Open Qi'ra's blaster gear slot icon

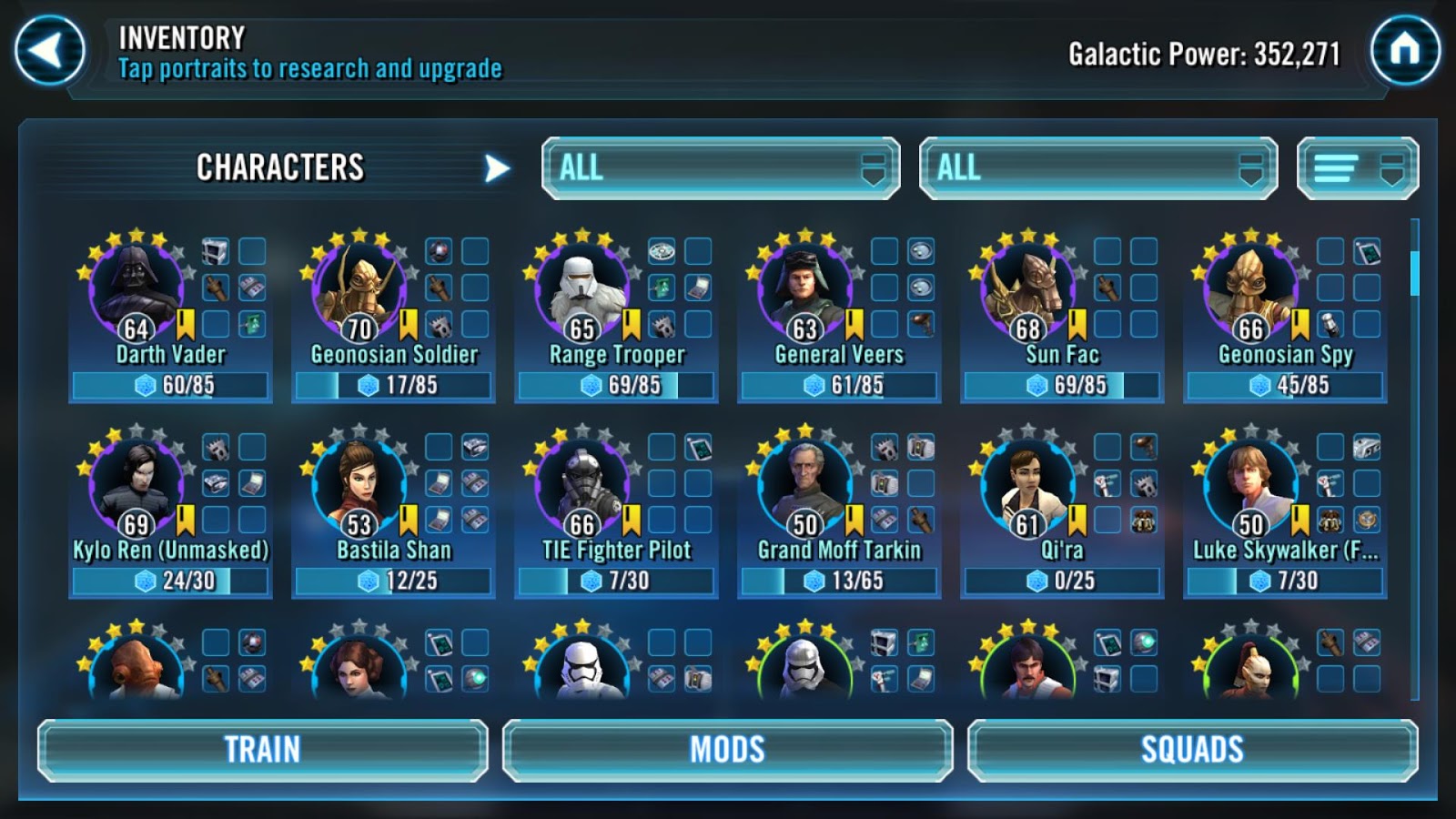point(1145,448)
